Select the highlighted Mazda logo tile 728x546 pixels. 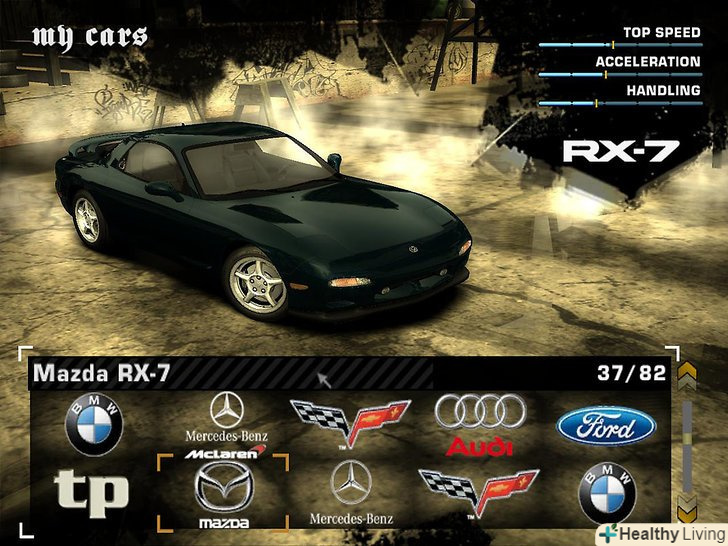point(223,492)
